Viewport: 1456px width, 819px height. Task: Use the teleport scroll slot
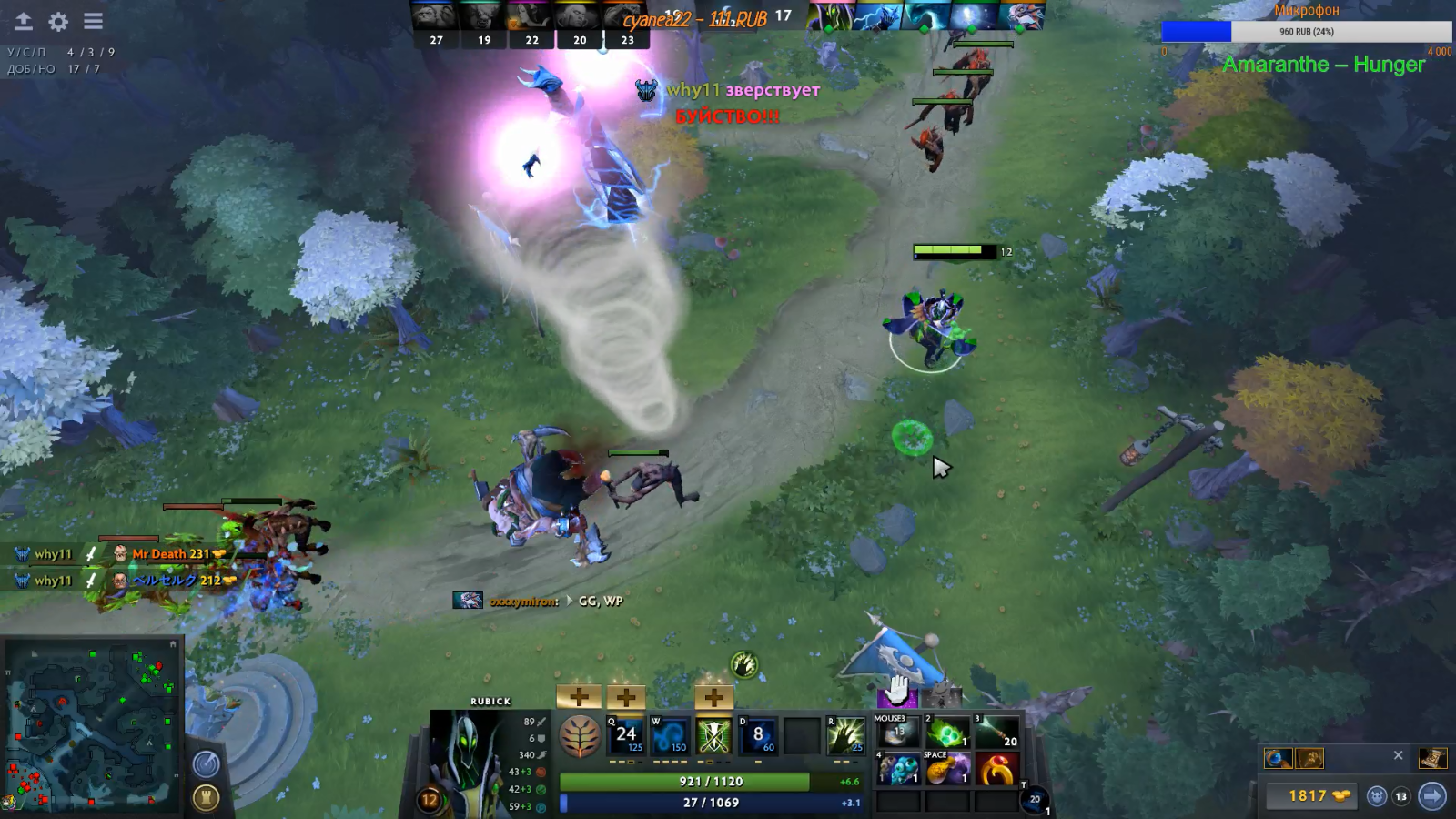1033,800
